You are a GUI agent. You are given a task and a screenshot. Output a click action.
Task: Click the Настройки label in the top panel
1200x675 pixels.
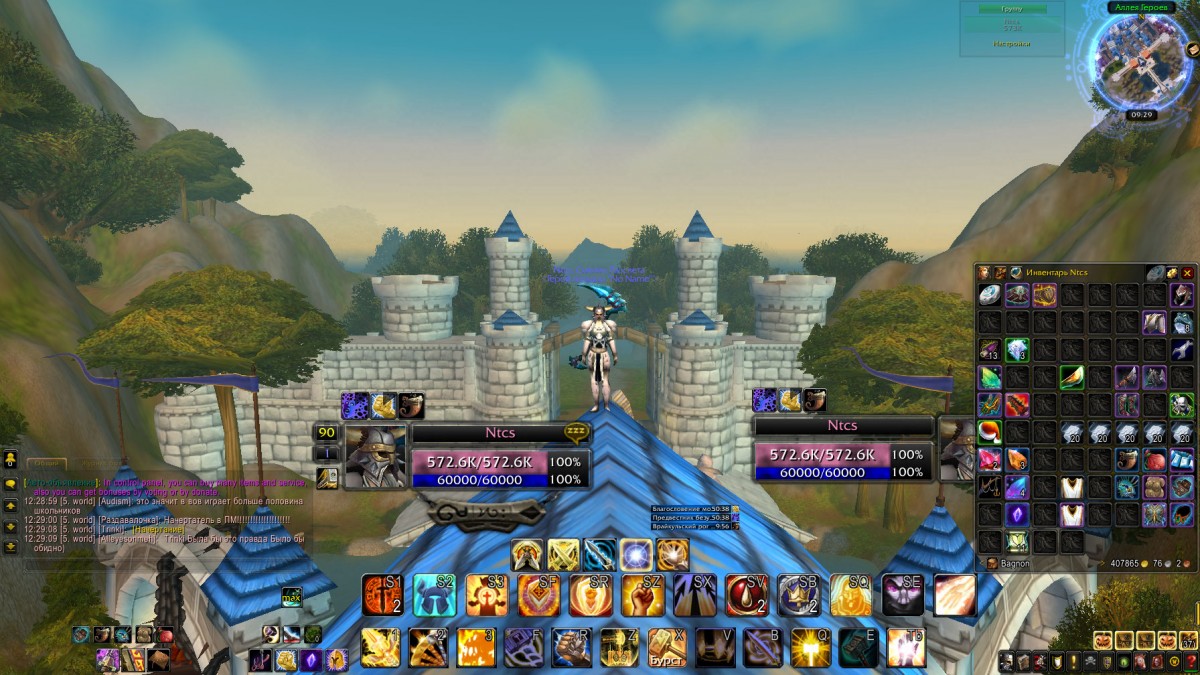(x=1011, y=44)
